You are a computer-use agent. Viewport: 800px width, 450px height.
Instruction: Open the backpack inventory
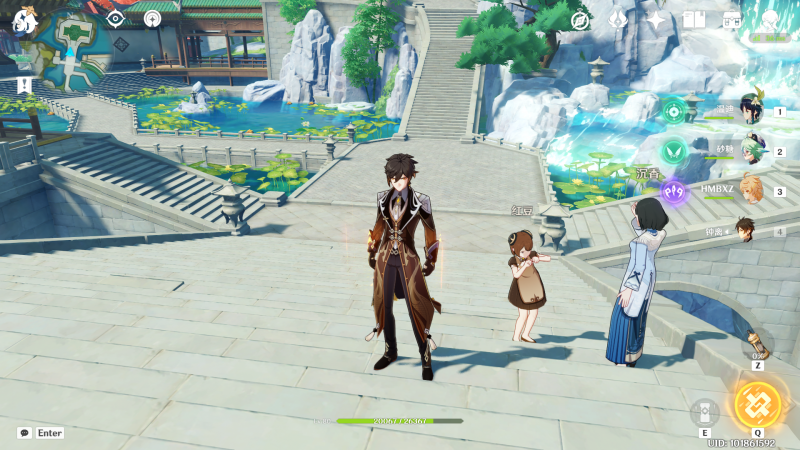(732, 20)
